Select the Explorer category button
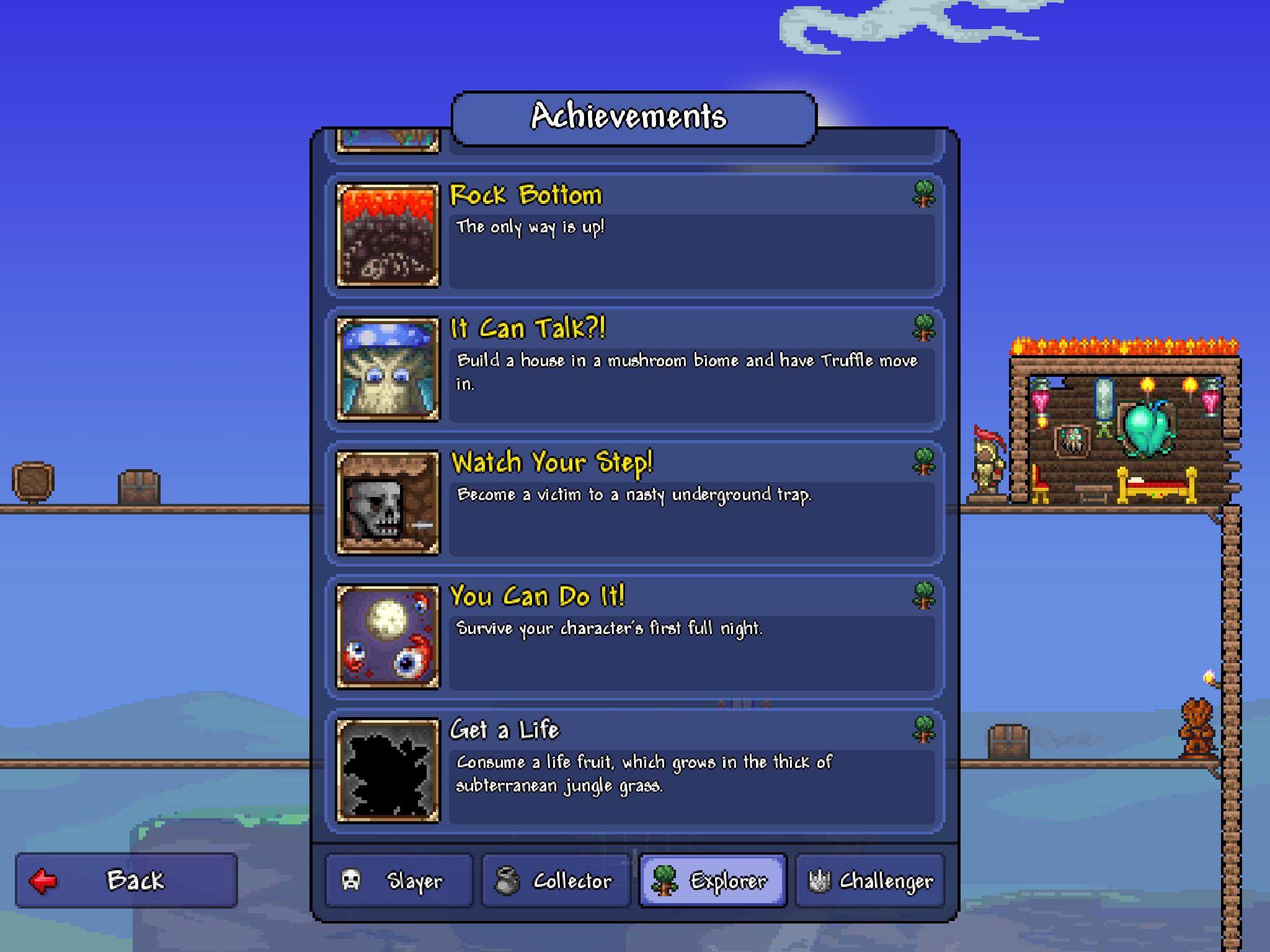 [713, 879]
